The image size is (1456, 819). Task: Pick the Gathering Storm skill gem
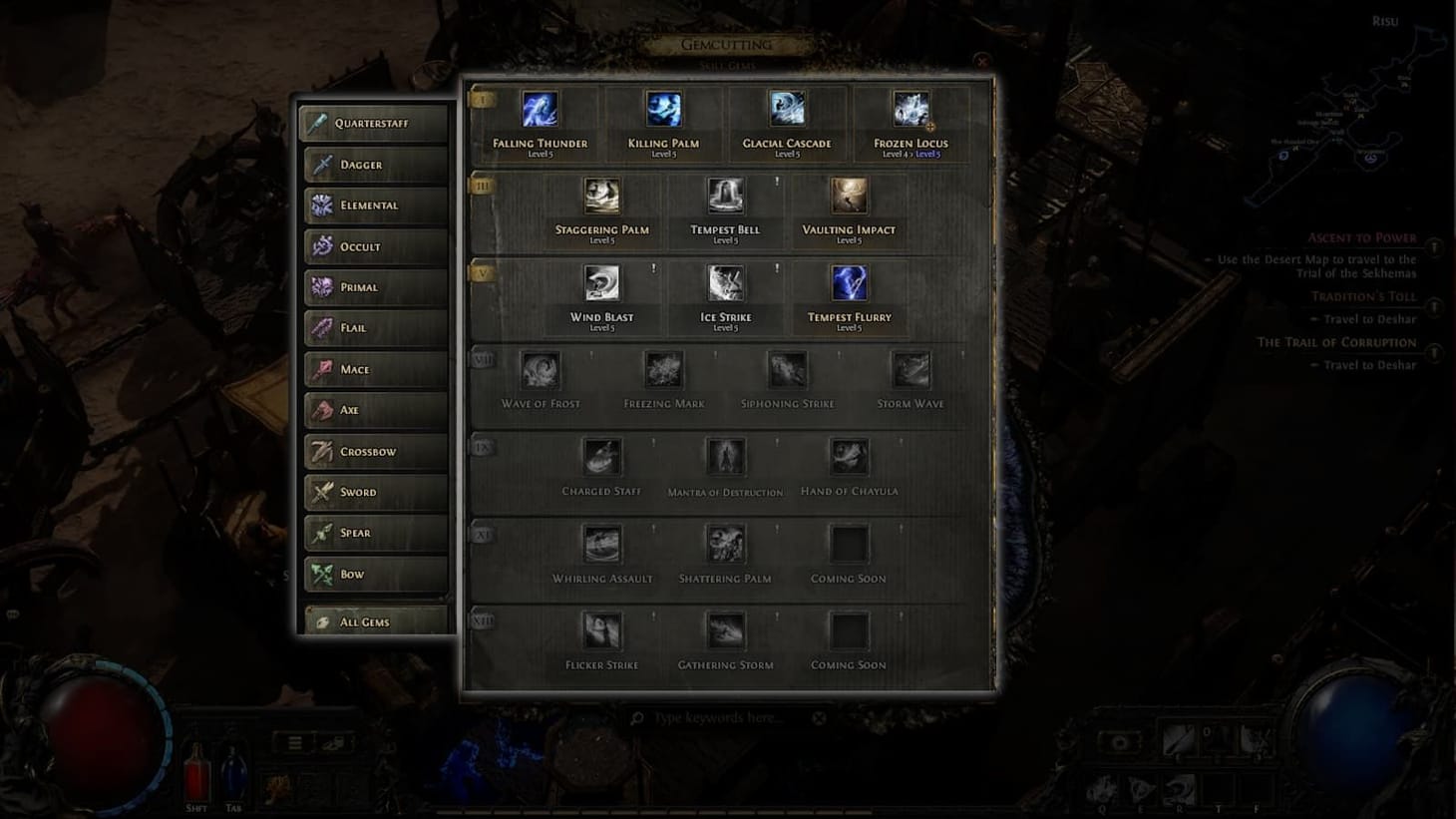click(725, 631)
